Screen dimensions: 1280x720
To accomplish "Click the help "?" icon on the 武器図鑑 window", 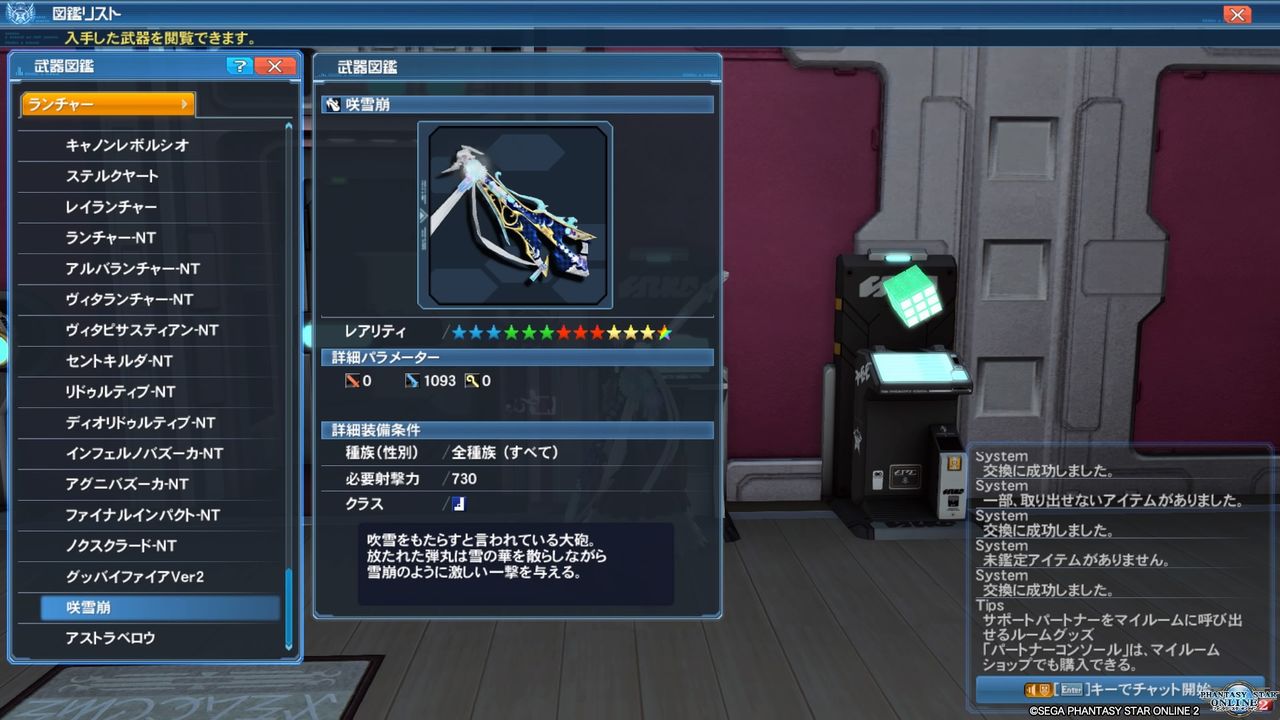I will 239,66.
